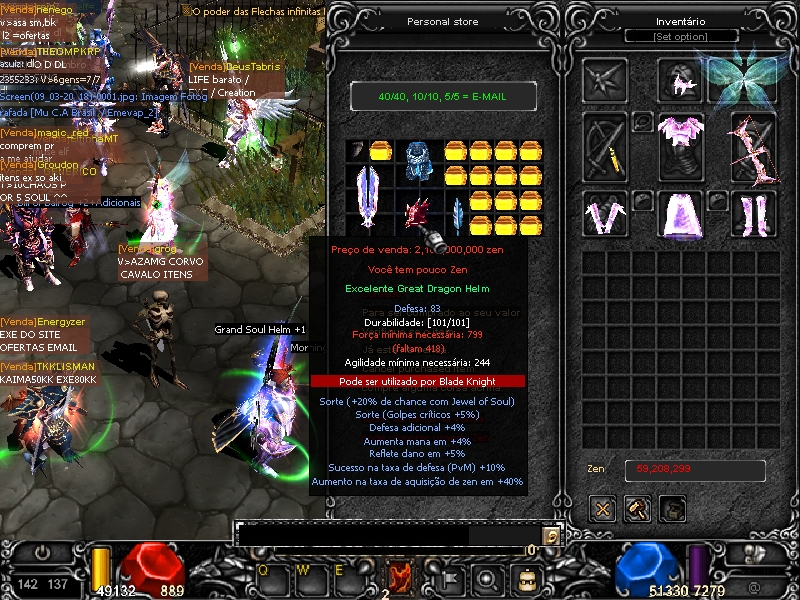Viewport: 800px width, 600px height.
Task: Click the power button on the HUD
Action: (x=42, y=552)
